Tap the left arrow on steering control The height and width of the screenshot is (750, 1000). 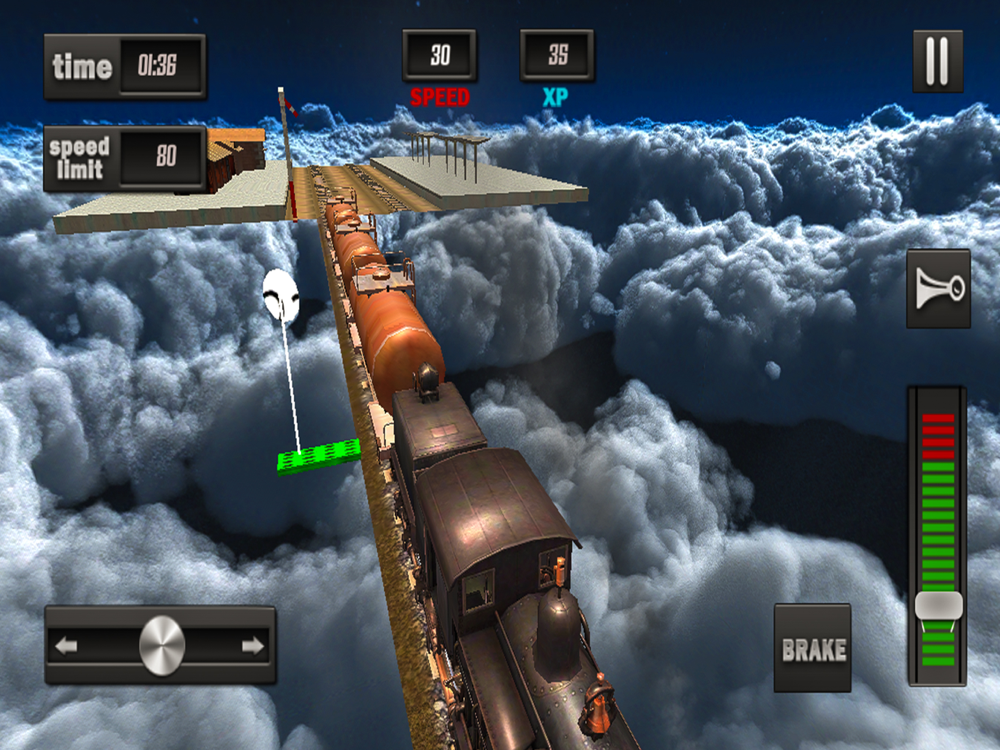pyautogui.click(x=67, y=646)
